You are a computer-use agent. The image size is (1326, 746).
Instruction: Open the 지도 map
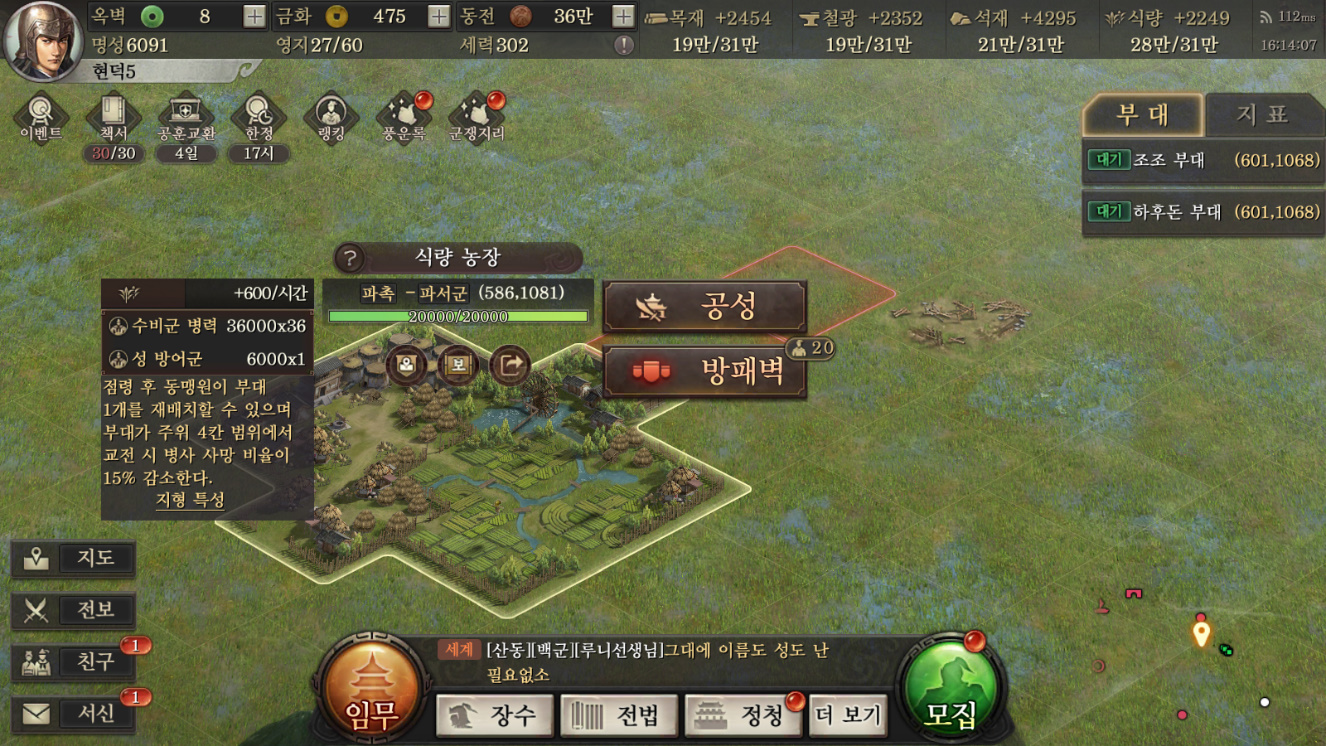(74, 558)
